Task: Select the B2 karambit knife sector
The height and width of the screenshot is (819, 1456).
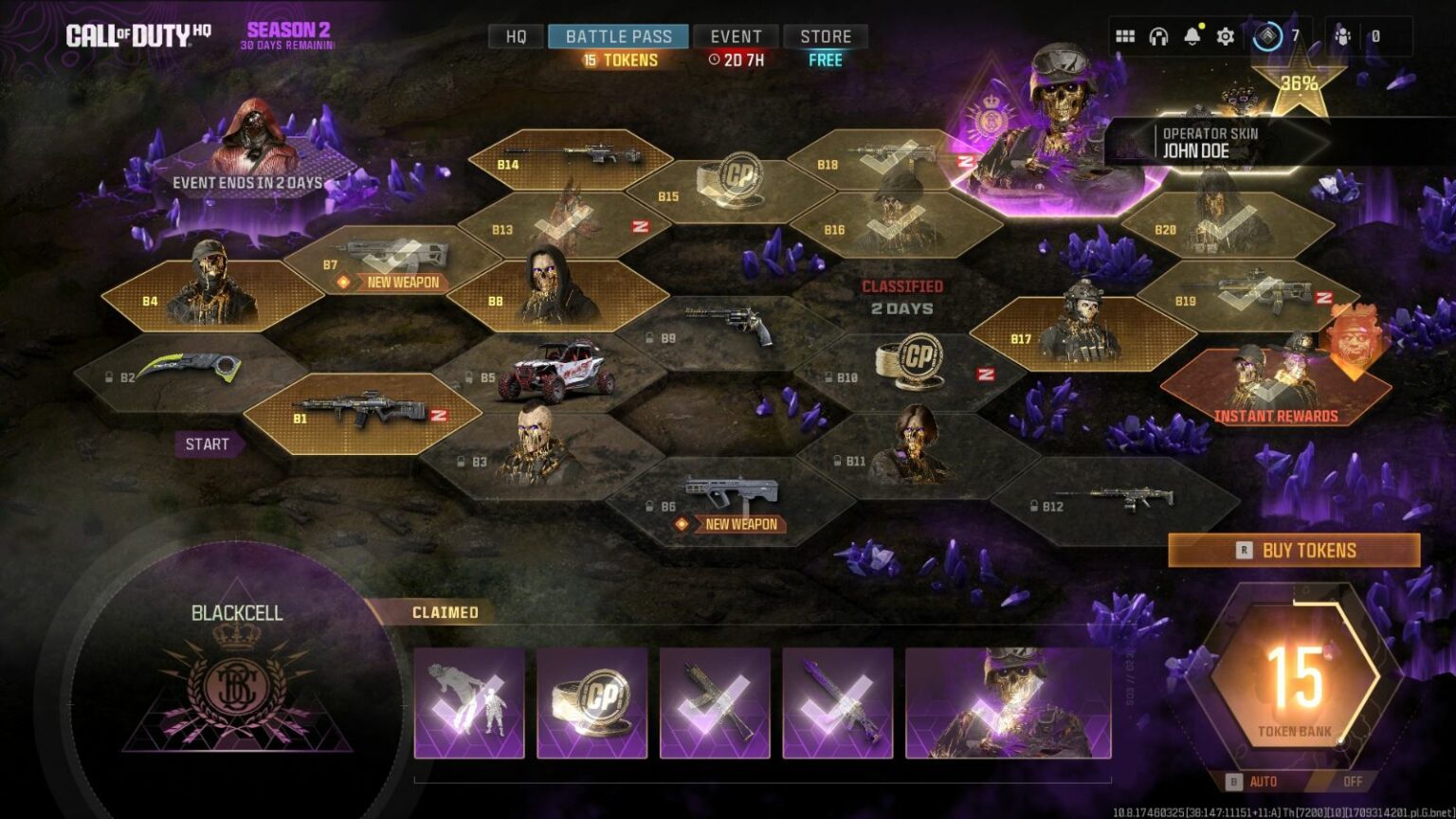Action: pyautogui.click(x=180, y=373)
